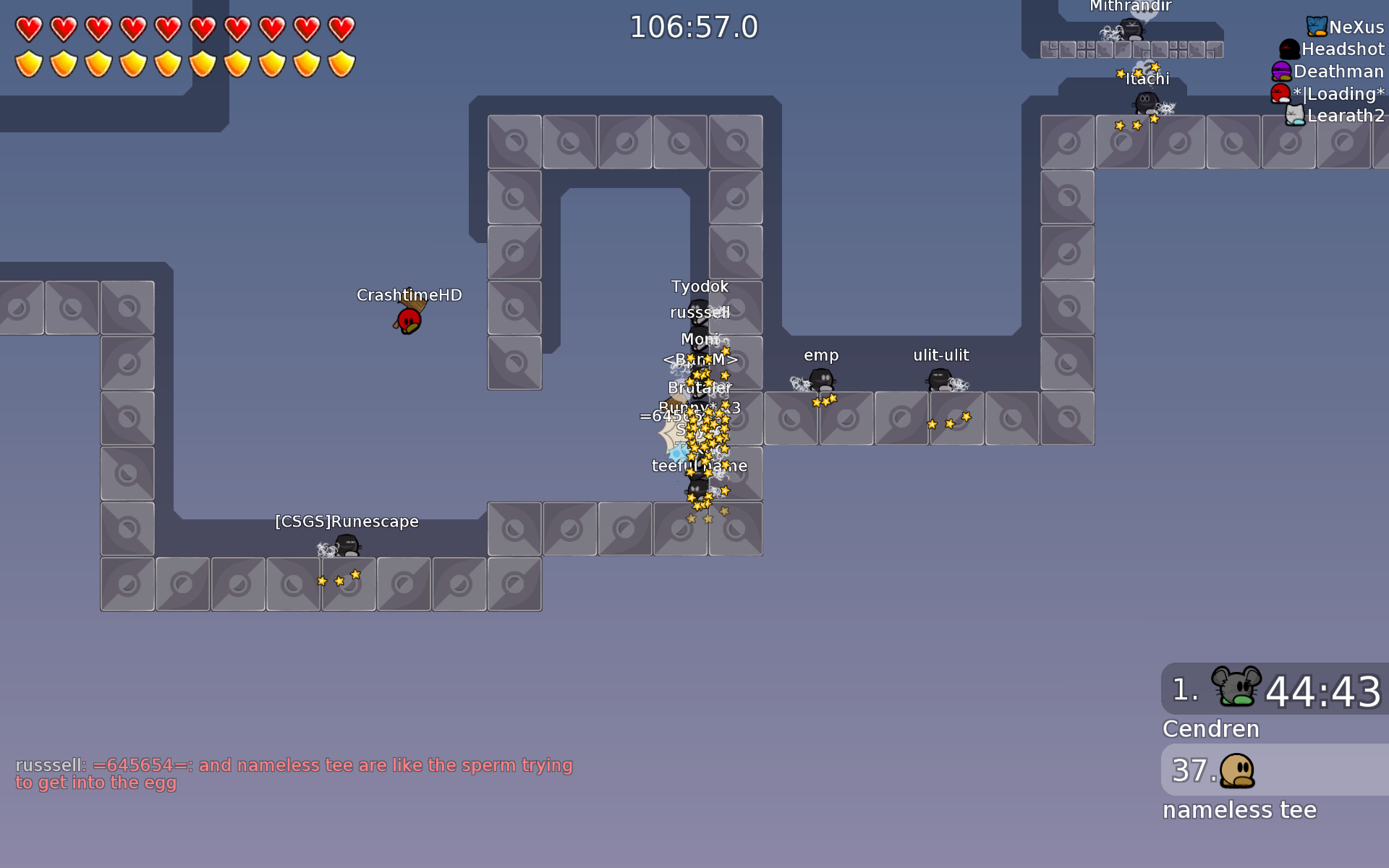Click ulit-ulit's tee character
1389x868 pixels.
coord(938,380)
